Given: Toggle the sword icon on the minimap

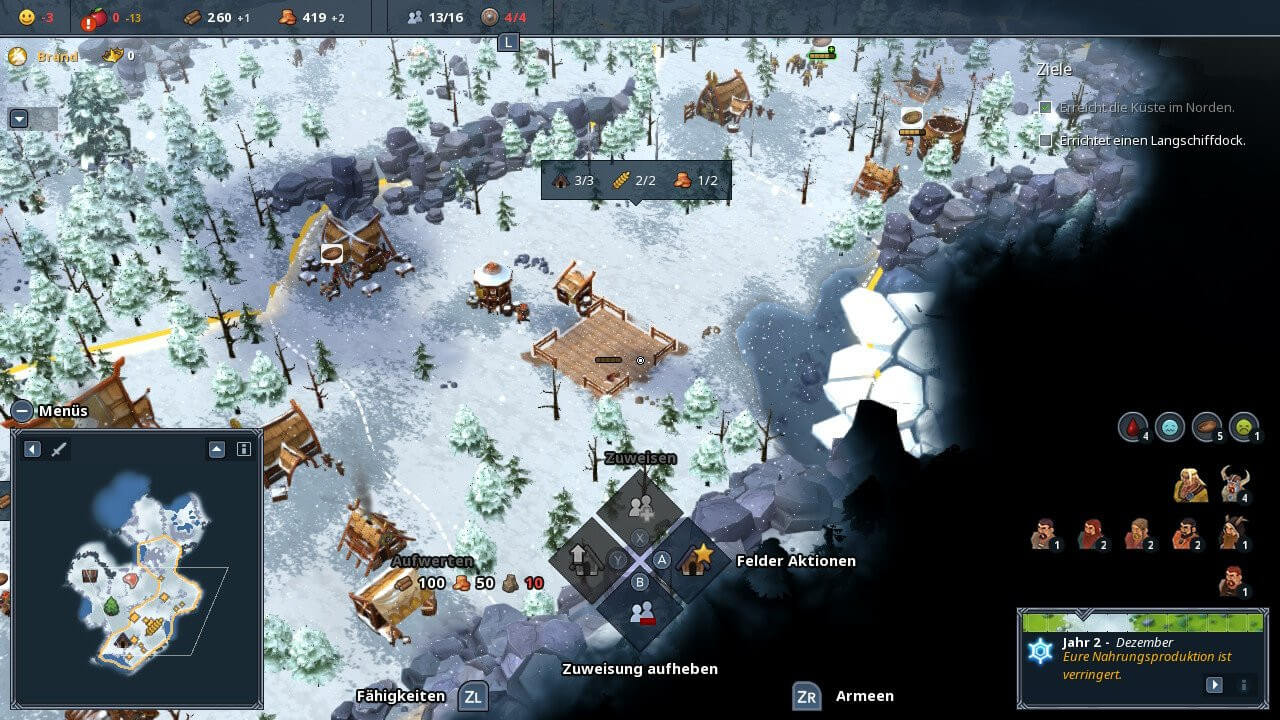Looking at the screenshot, I should coord(59,450).
